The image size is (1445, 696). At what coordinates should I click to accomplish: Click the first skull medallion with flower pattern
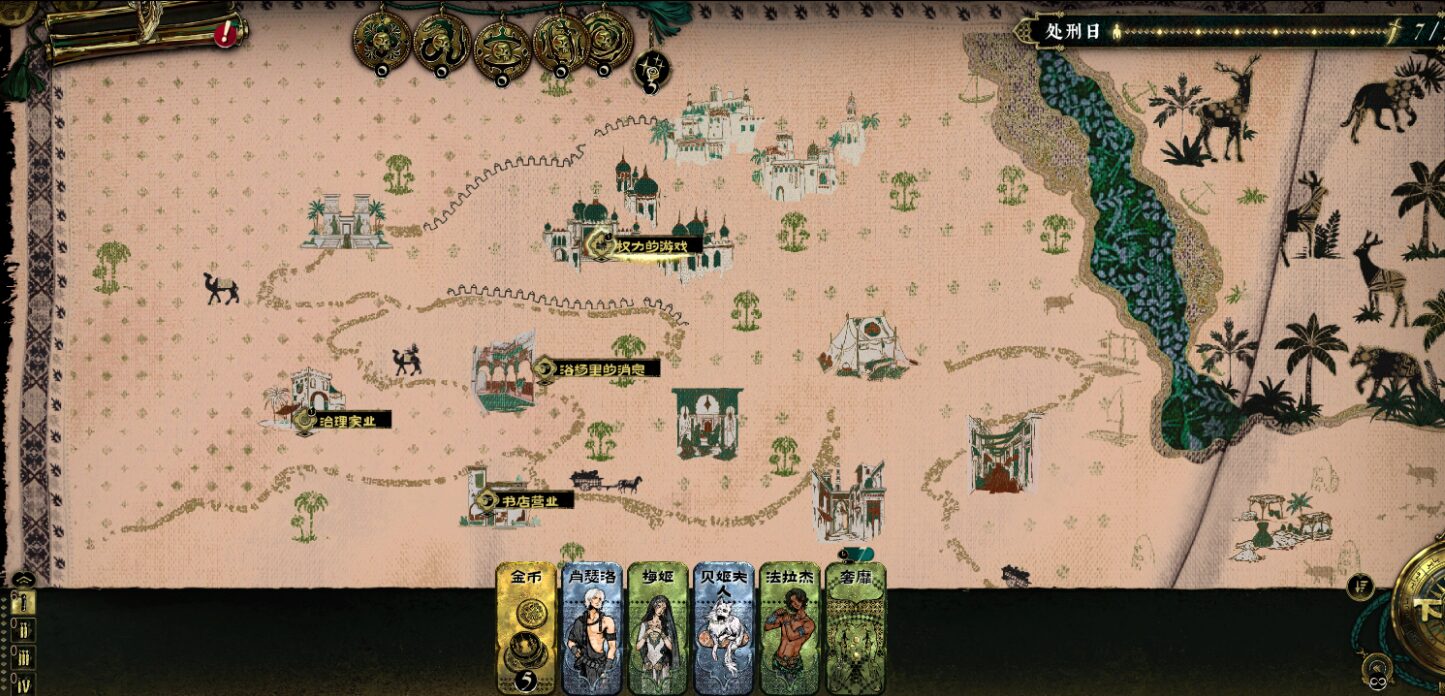click(x=382, y=42)
